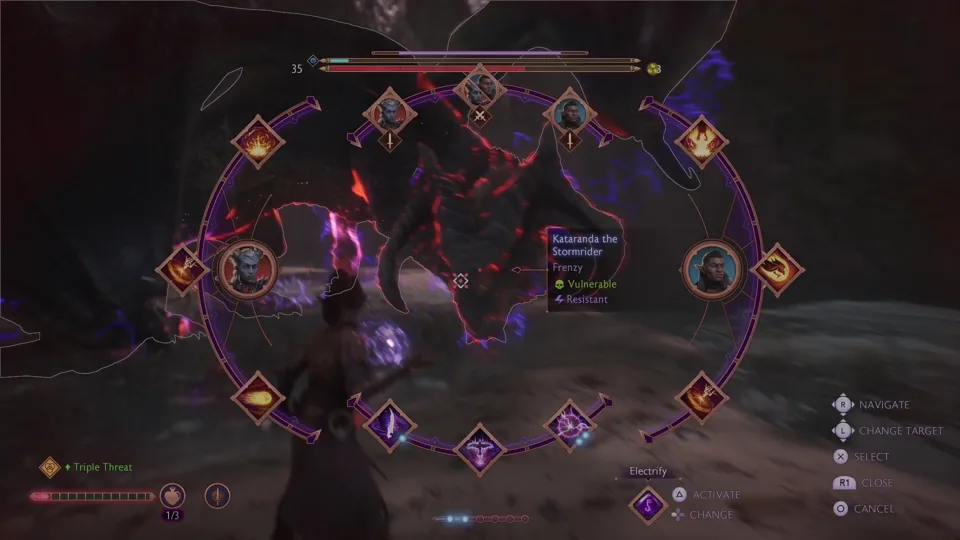This screenshot has width=960, height=540.
Task: Activate the bearded companion's flaming griffon ability
Action: tap(701, 142)
